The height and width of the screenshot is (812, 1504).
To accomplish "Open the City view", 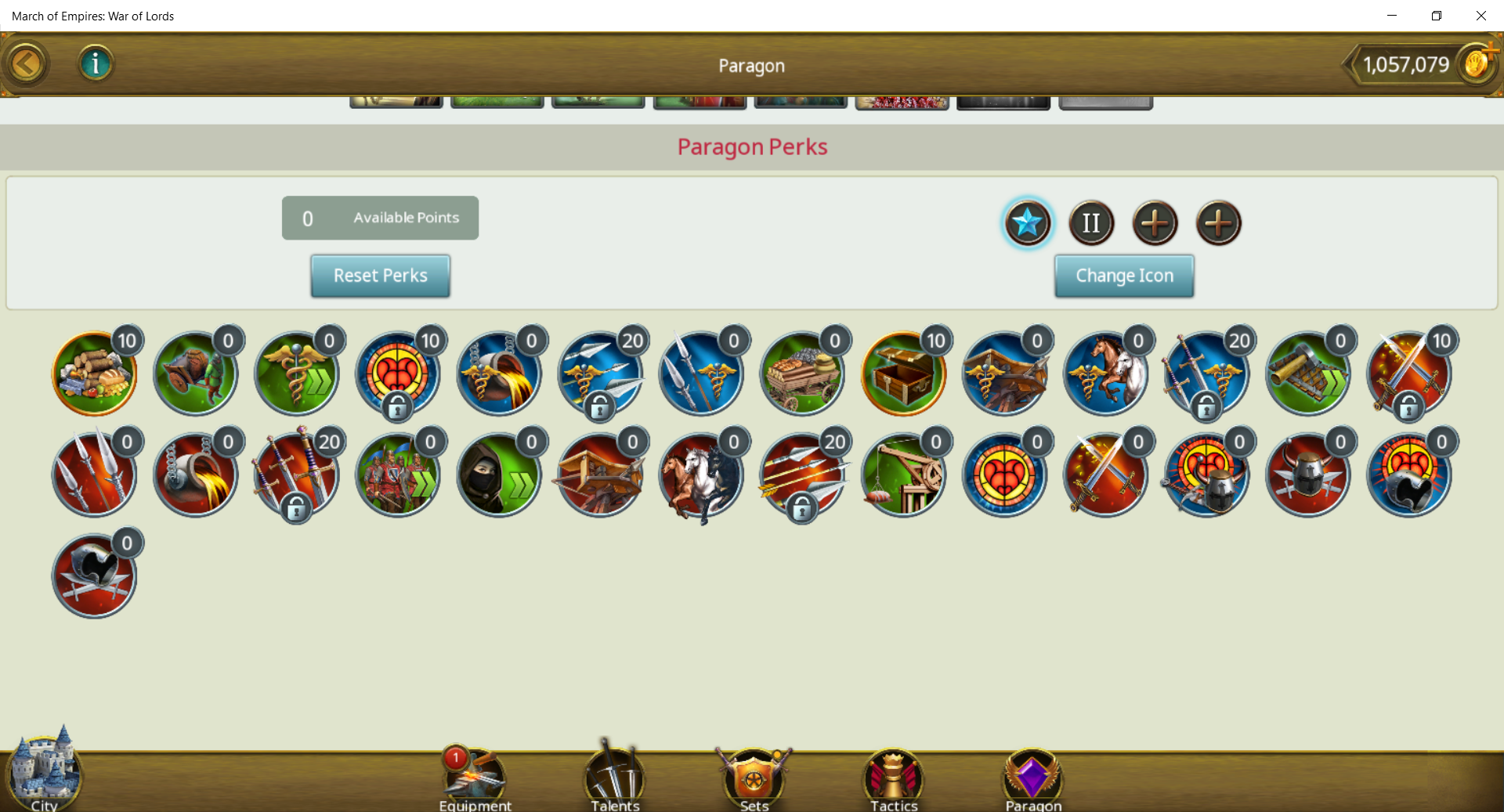I will click(44, 771).
